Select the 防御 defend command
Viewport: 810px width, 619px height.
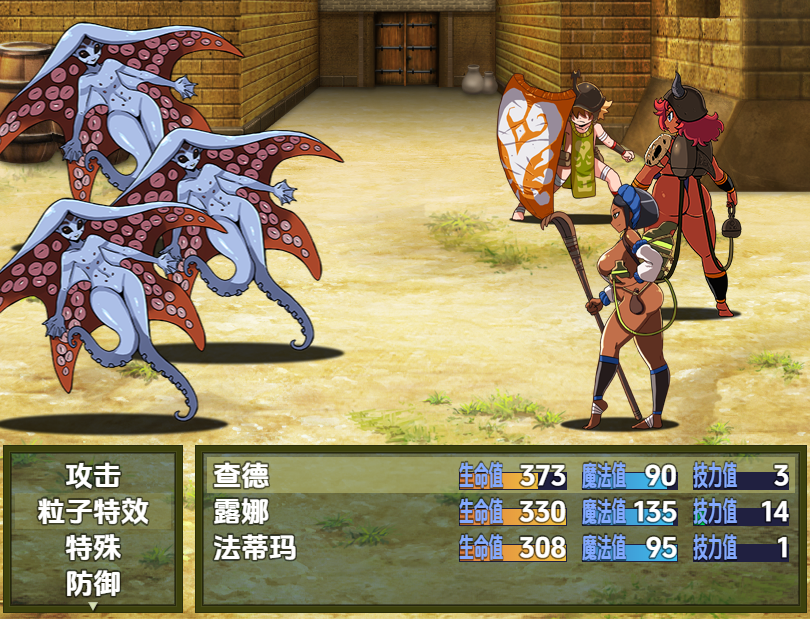pyautogui.click(x=93, y=584)
